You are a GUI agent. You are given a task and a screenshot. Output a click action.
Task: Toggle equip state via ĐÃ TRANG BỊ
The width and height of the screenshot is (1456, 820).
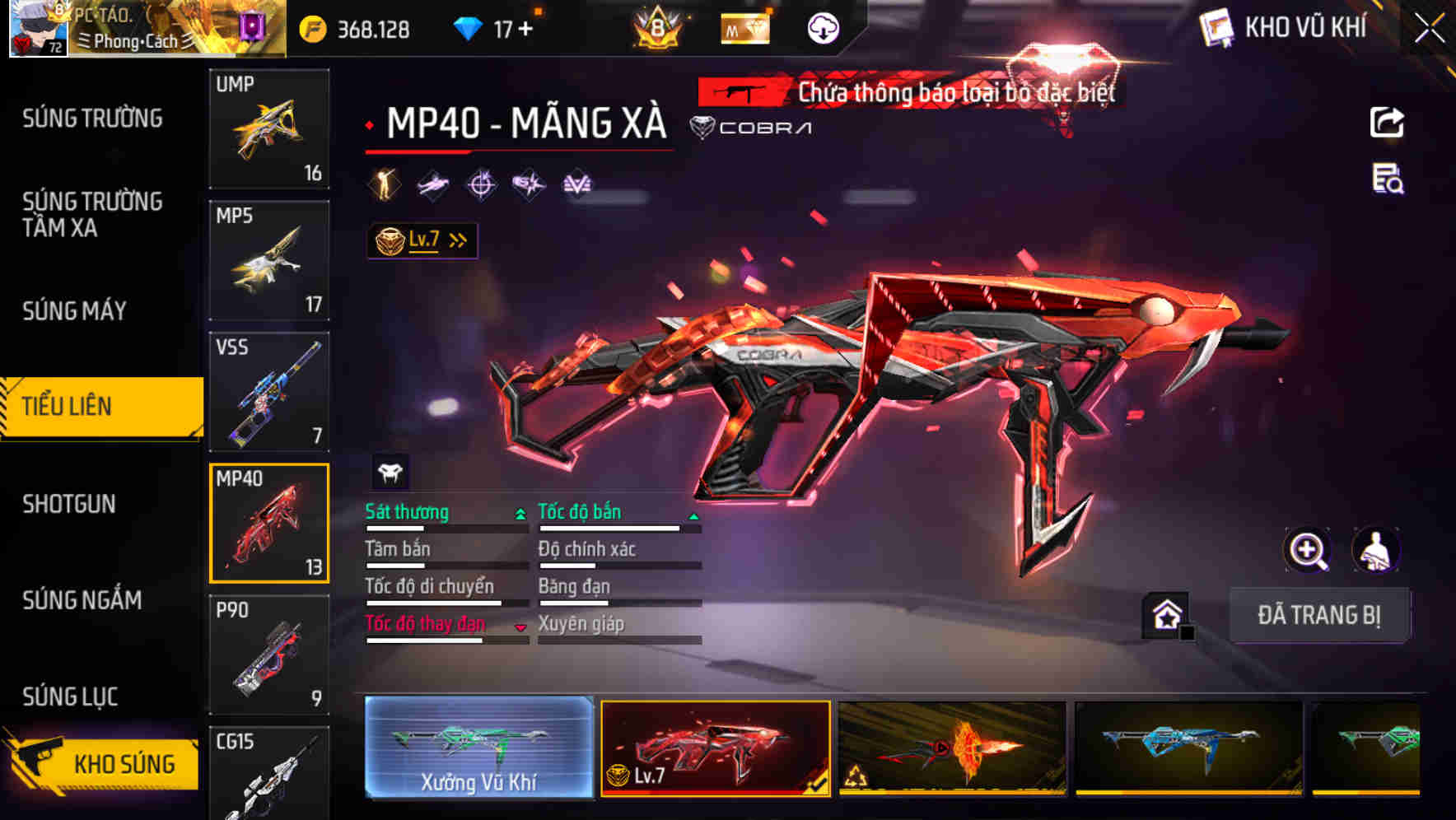[x=1318, y=614]
